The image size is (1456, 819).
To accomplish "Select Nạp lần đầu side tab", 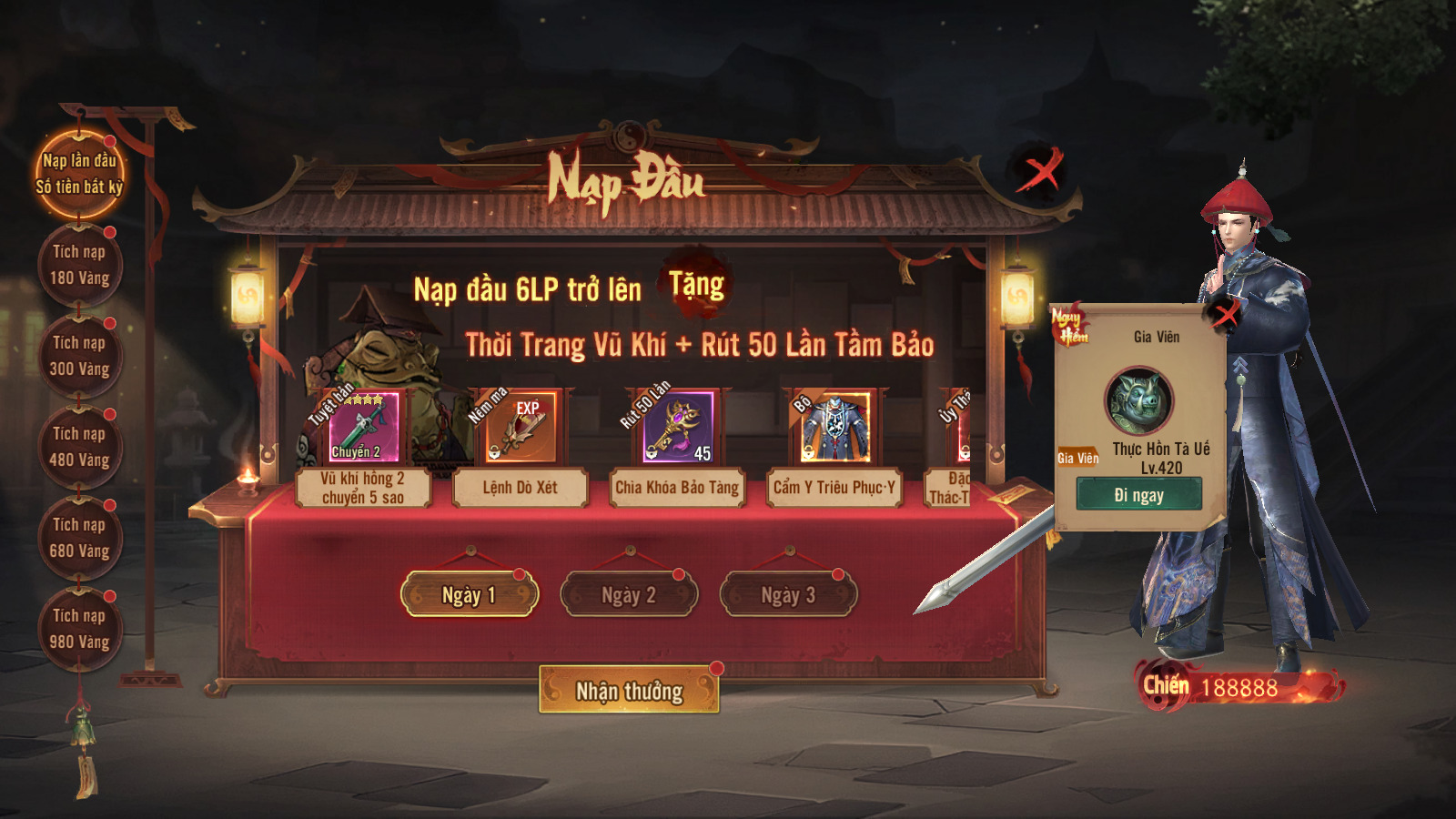I will 79,174.
